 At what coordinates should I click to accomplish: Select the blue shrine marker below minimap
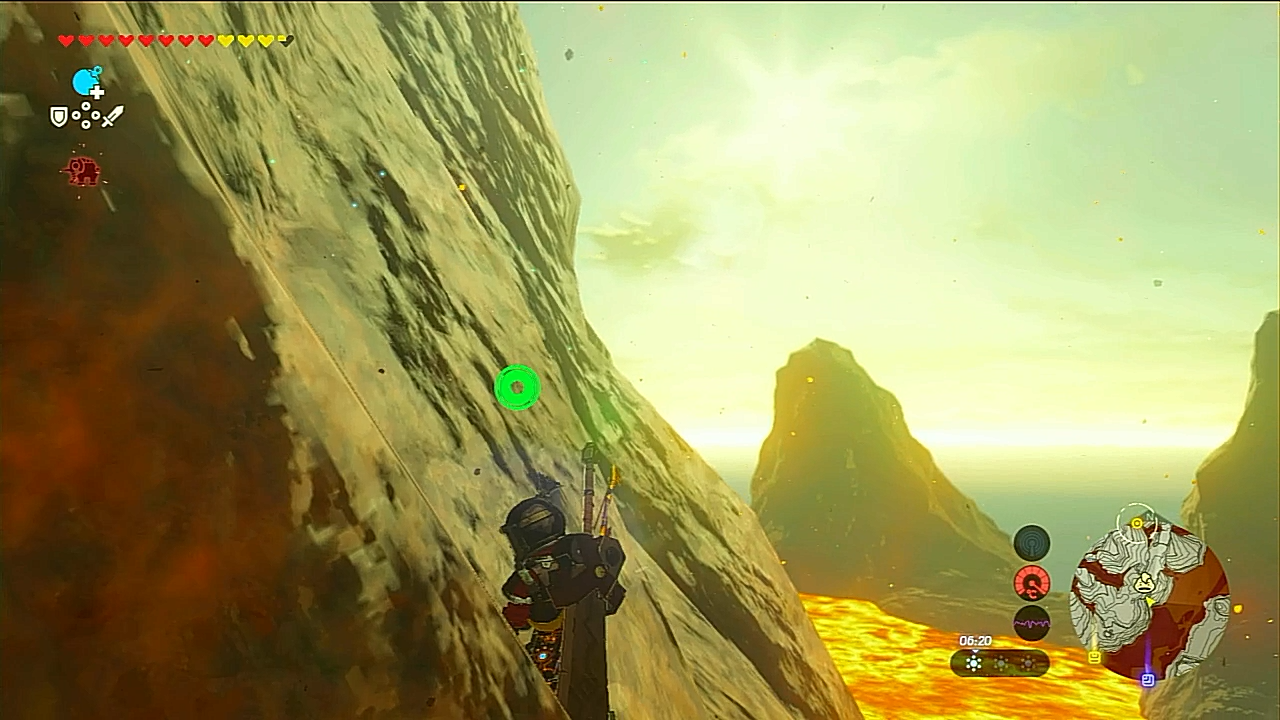pyautogui.click(x=1148, y=680)
